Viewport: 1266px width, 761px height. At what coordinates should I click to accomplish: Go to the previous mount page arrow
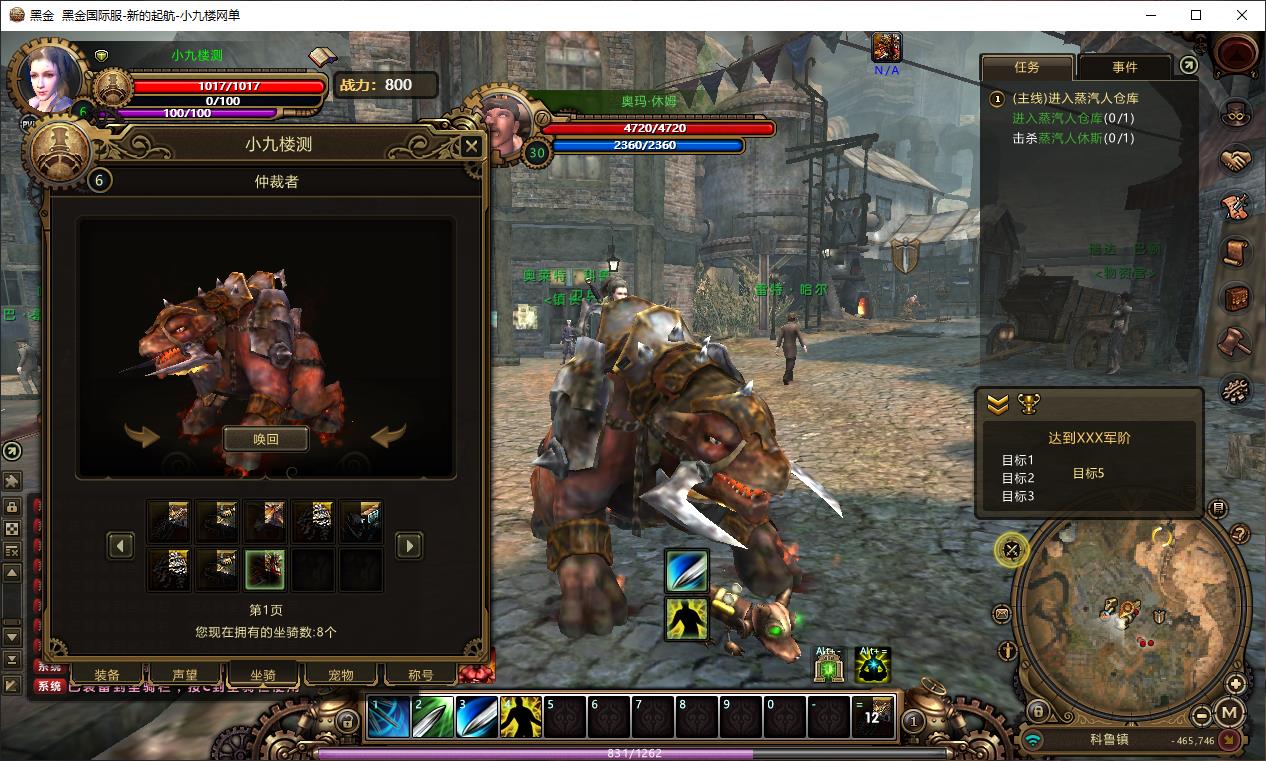coord(121,545)
